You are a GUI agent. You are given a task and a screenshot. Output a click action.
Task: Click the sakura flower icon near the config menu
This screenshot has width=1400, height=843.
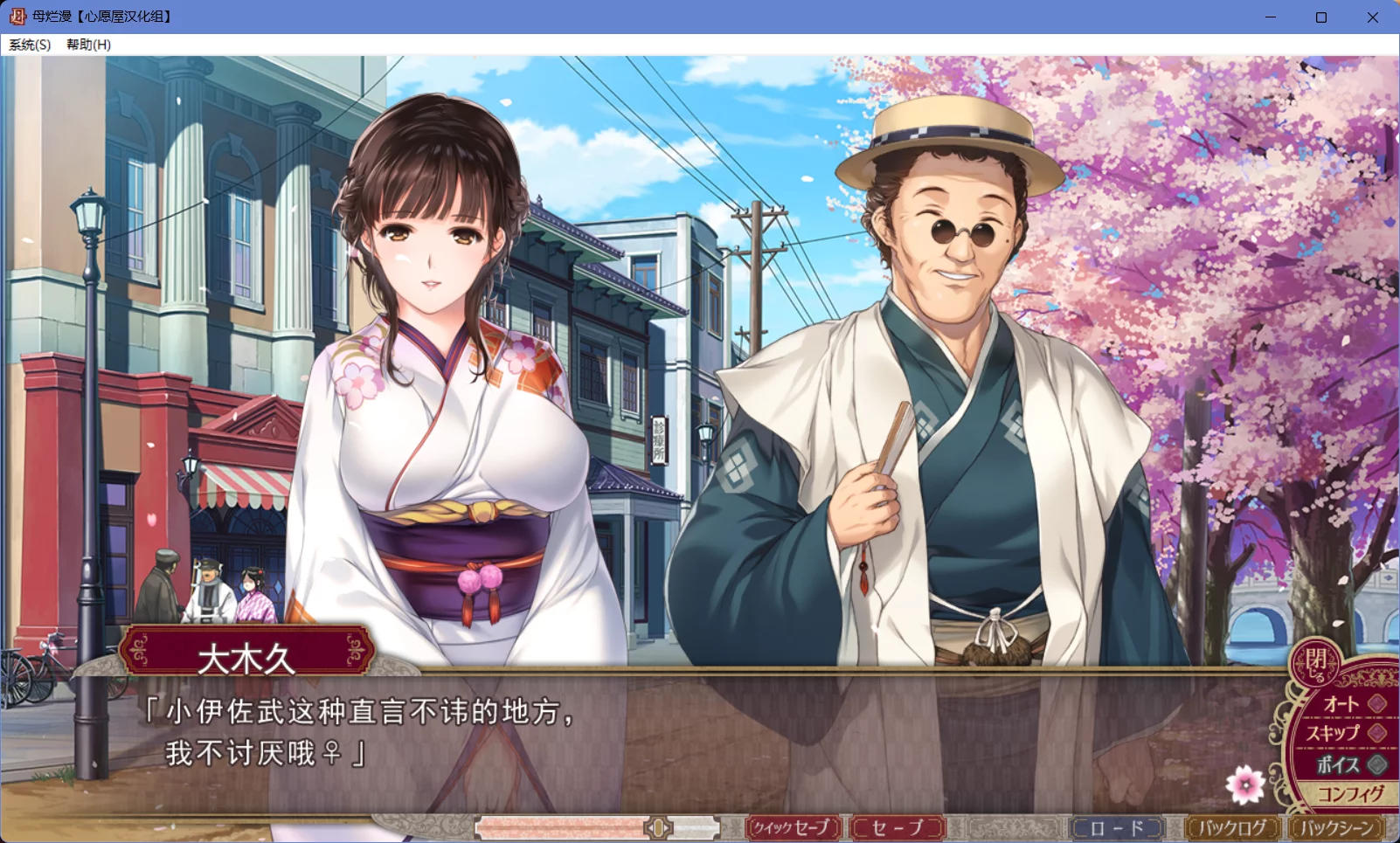1244,784
